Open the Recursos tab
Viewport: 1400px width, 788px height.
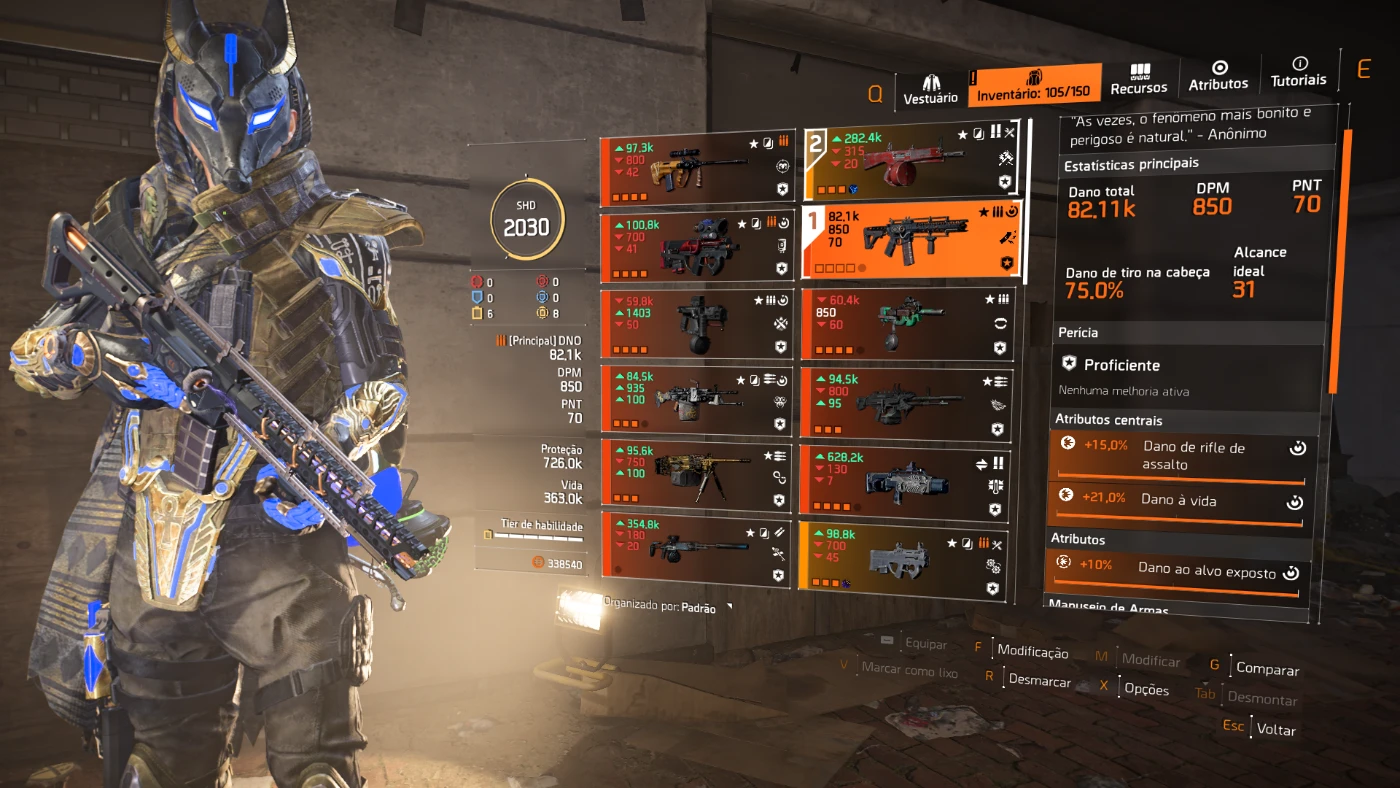(1138, 80)
